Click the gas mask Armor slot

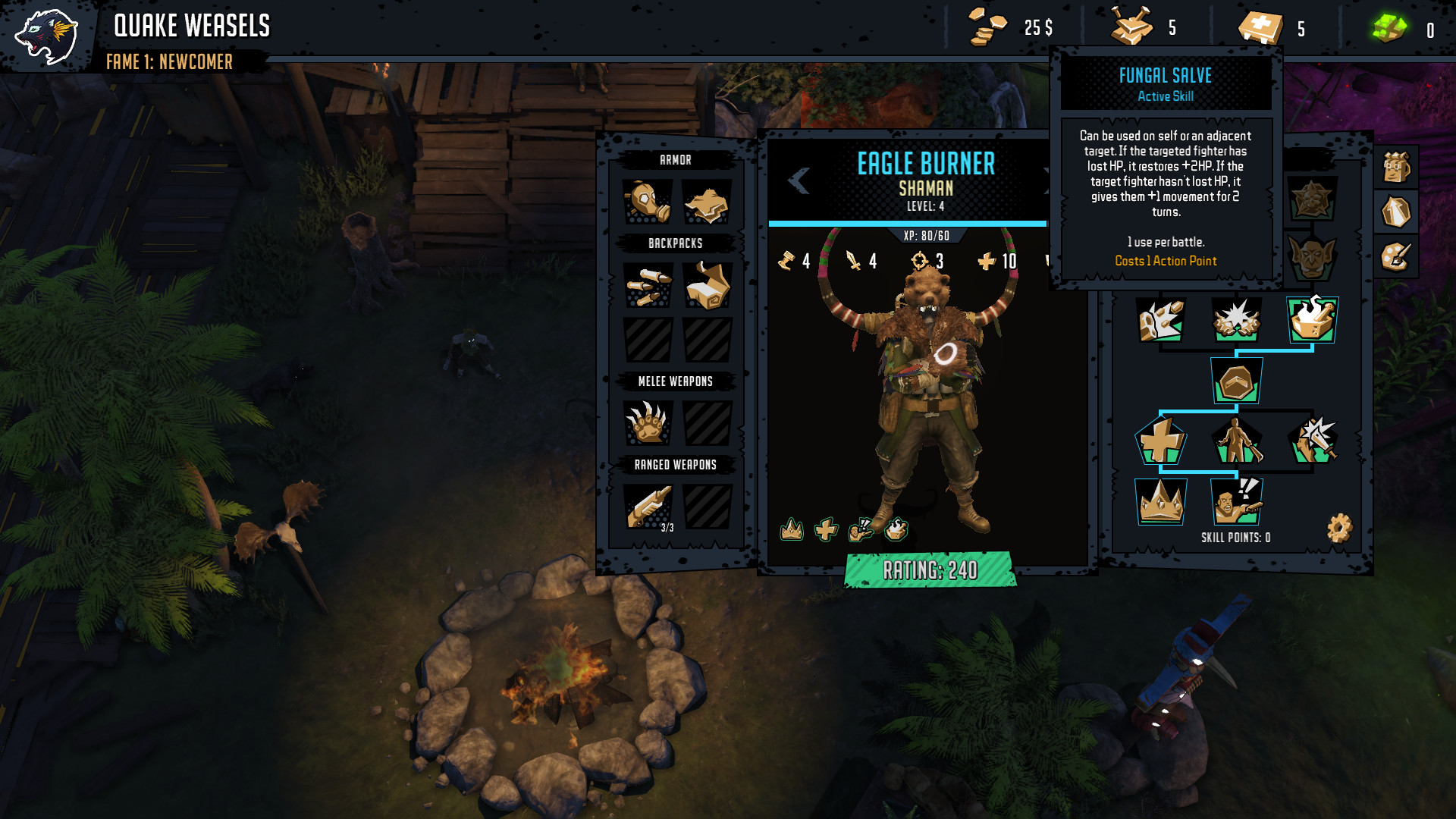coord(646,202)
